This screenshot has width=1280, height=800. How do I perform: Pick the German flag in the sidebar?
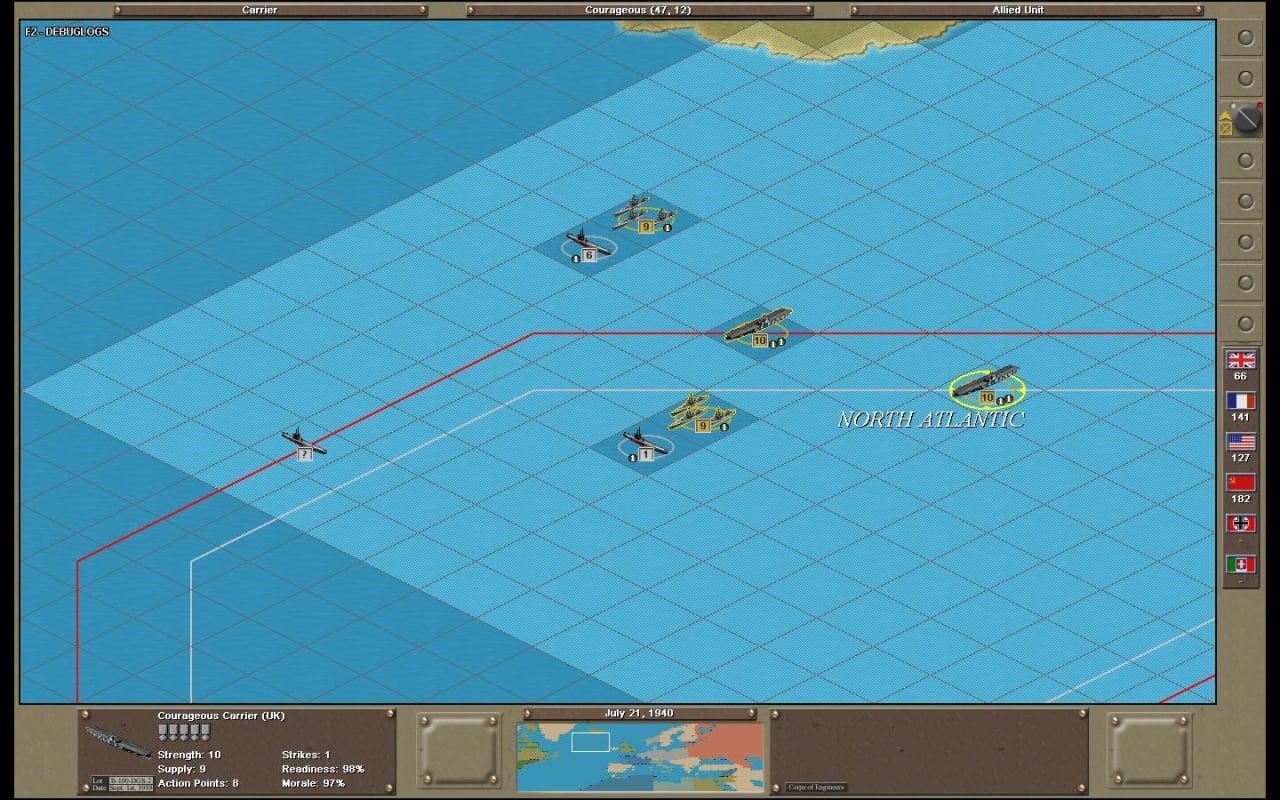[1241, 524]
